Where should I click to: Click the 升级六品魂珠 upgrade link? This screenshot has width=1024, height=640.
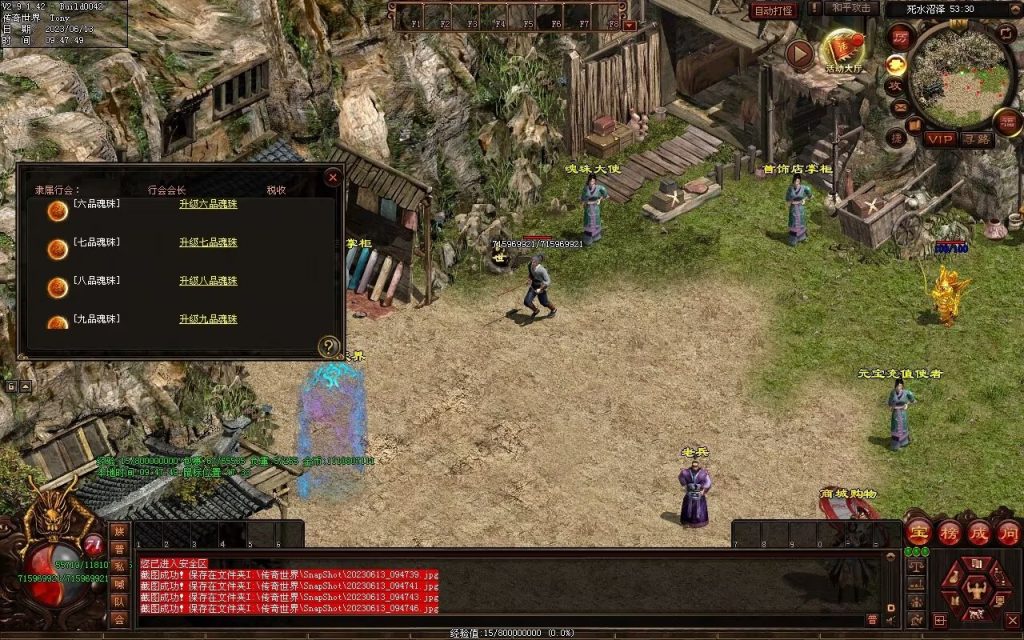tap(208, 204)
